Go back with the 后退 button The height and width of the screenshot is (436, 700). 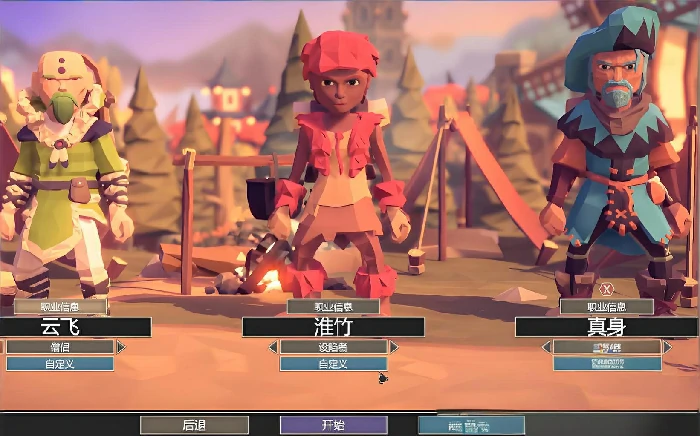pyautogui.click(x=194, y=425)
